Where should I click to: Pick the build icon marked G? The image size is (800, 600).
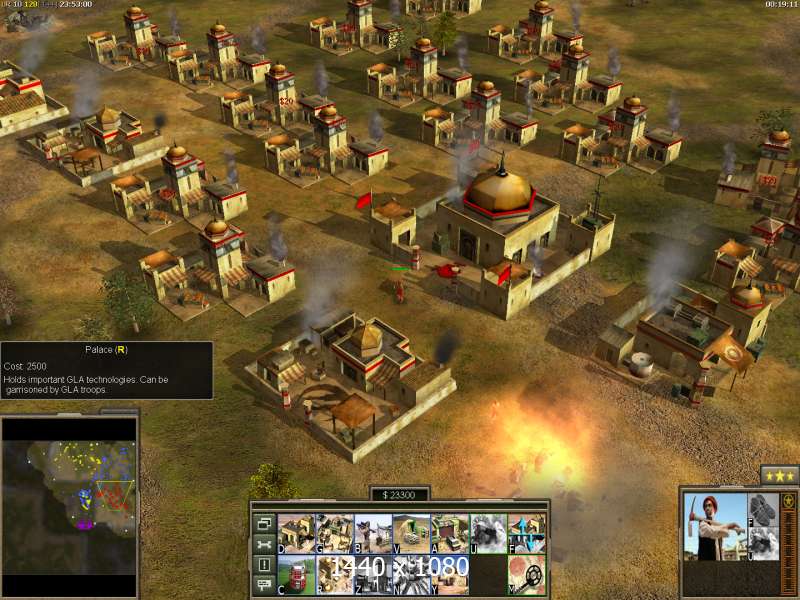pos(333,533)
